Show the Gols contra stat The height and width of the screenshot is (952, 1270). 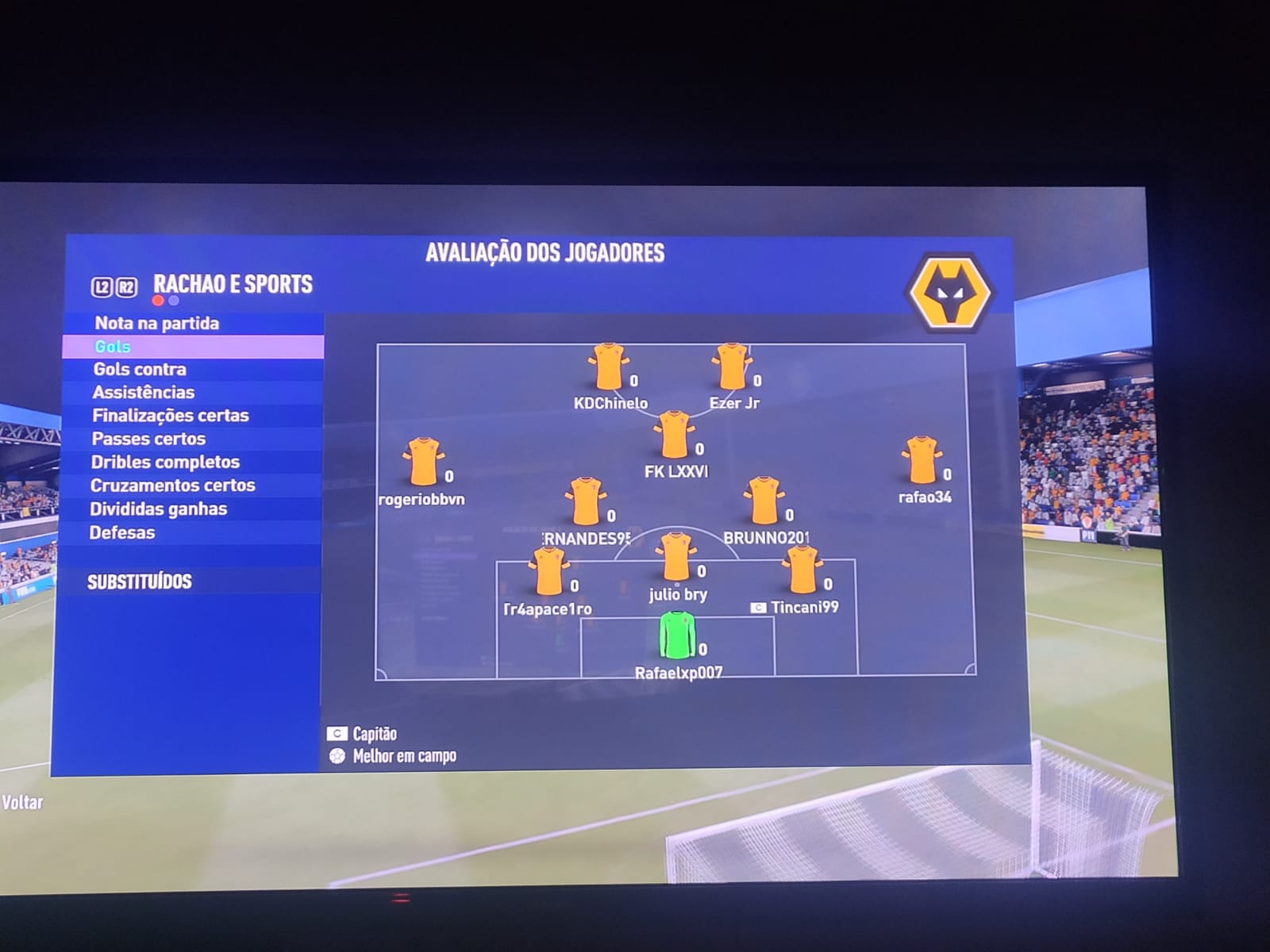pyautogui.click(x=140, y=369)
